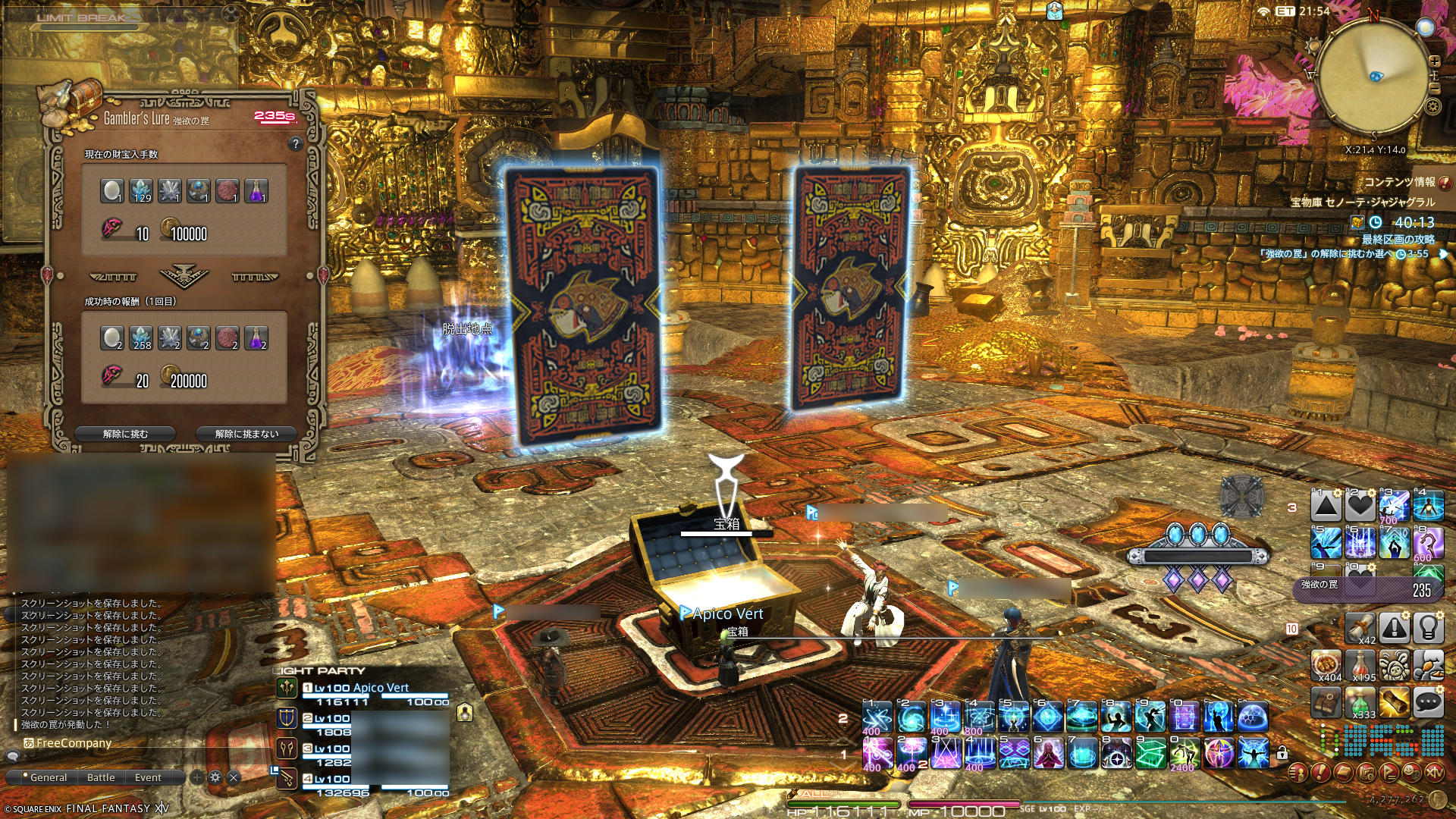Open chat log gear settings
The image size is (1456, 819).
pyautogui.click(x=215, y=777)
